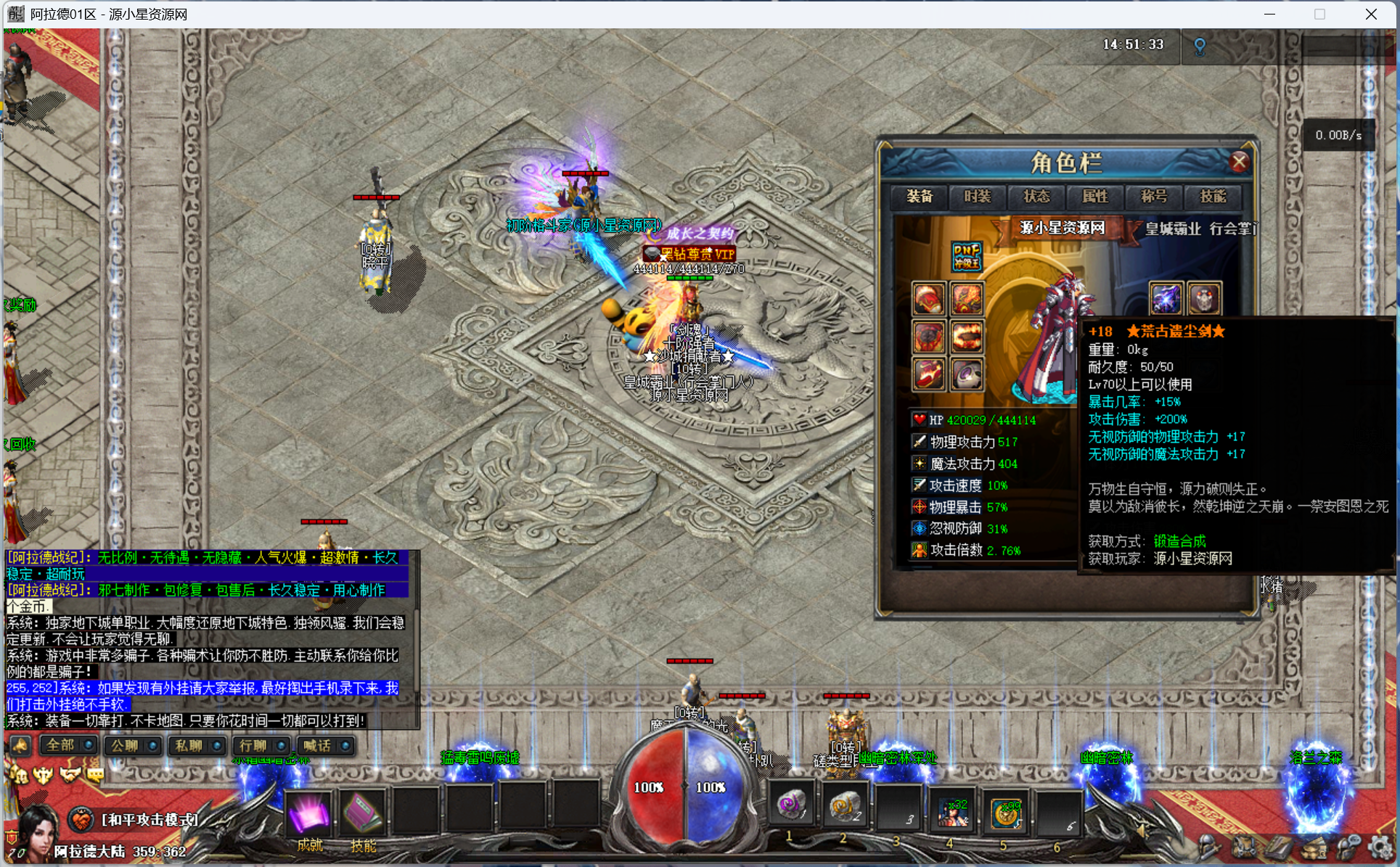Click the skull mask equipment slot
This screenshot has width=1400, height=867.
click(x=1204, y=299)
